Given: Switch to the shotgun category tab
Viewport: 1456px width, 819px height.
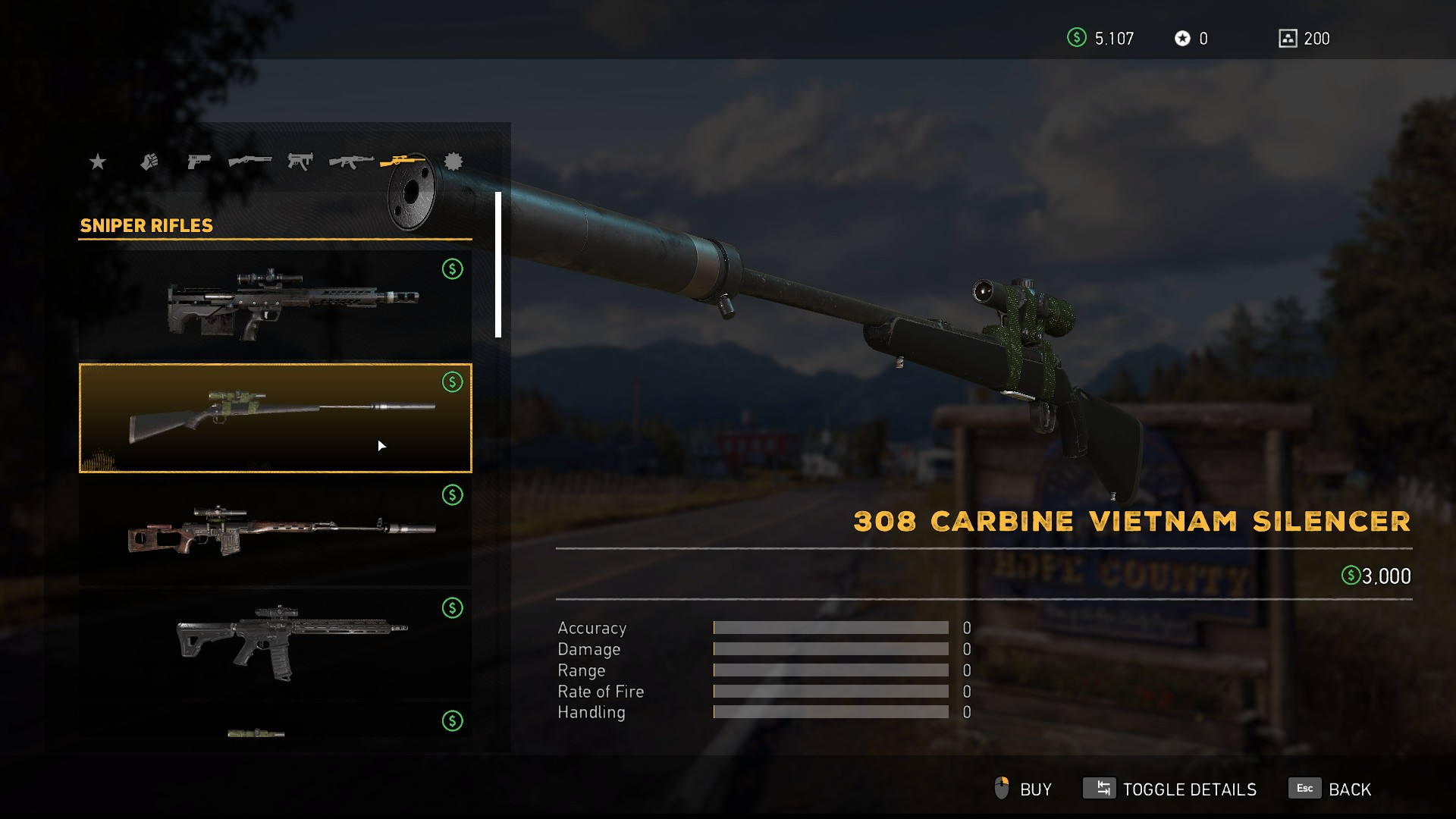Looking at the screenshot, I should pos(249,162).
